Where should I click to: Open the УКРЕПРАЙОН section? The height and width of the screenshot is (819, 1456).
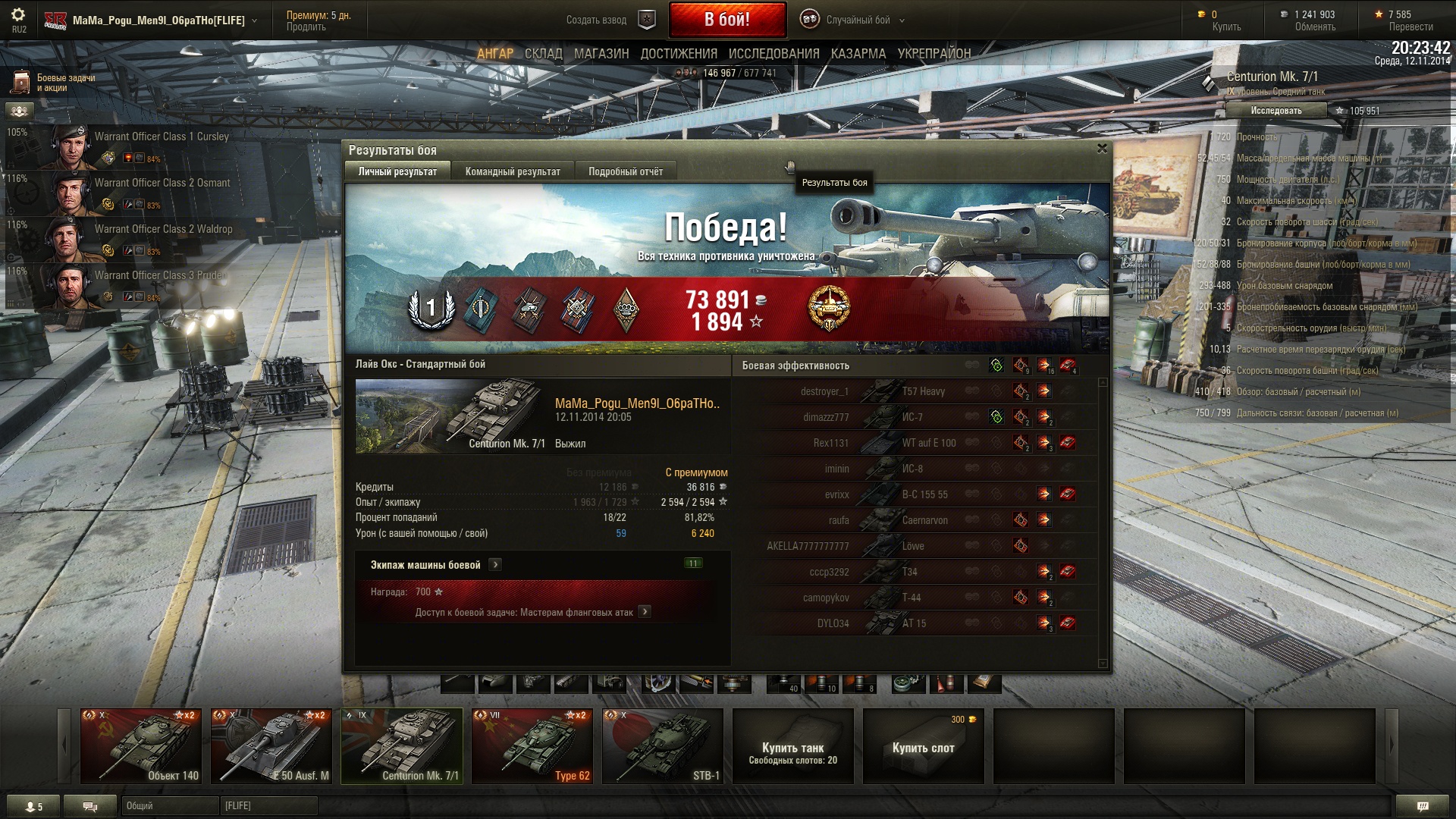point(934,54)
